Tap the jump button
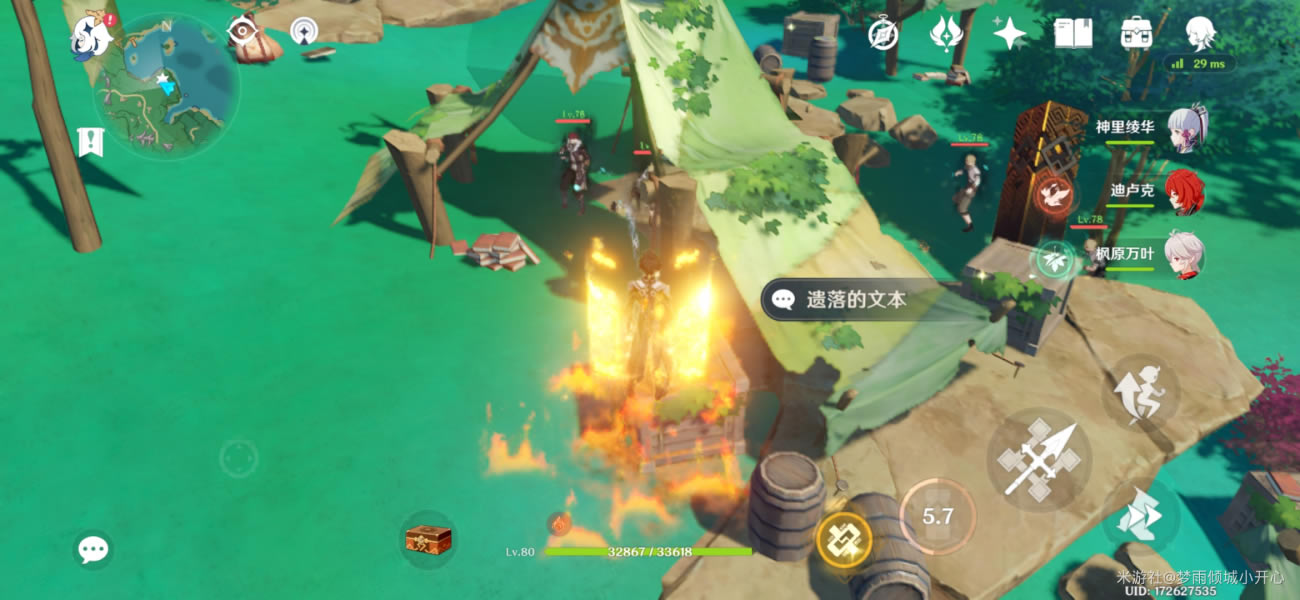 coord(1141,392)
